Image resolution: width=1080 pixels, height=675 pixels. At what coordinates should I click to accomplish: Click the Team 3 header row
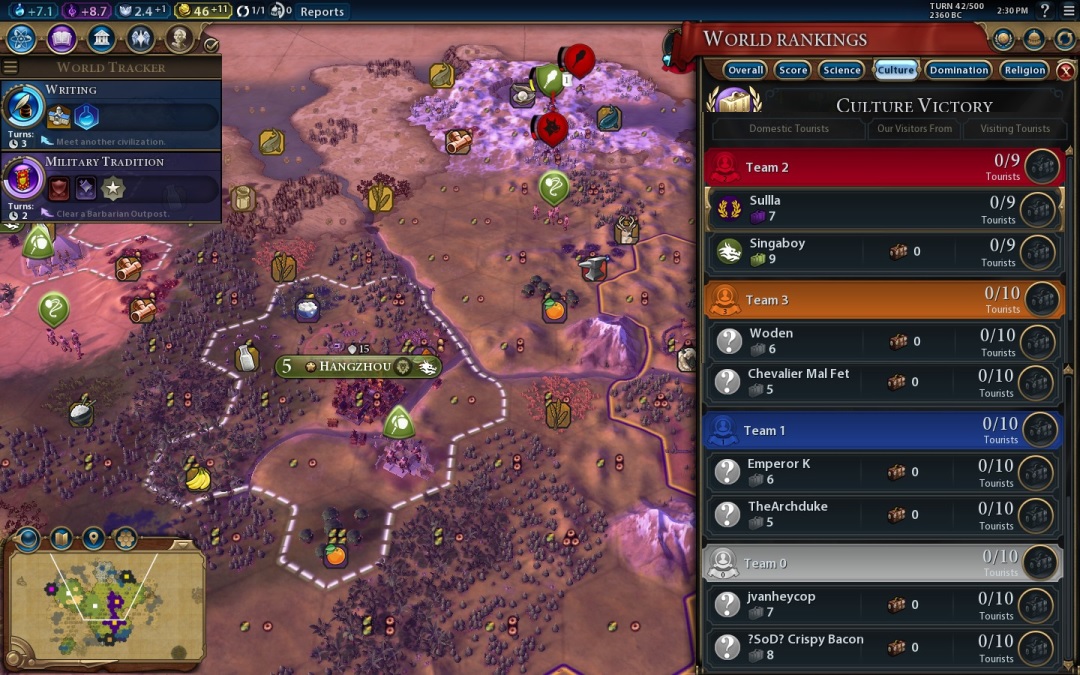880,299
